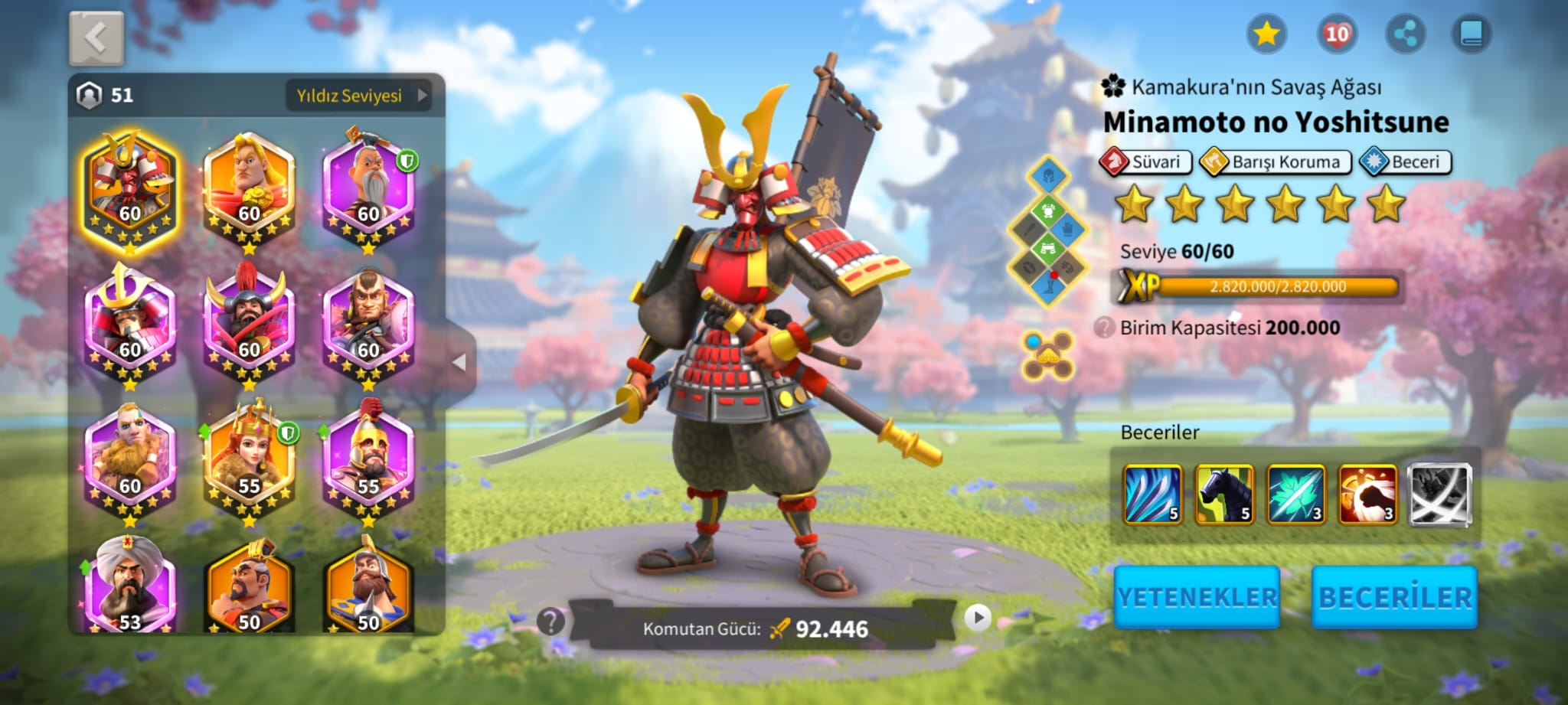This screenshot has height=705, width=1568.
Task: Open the blue book guide icon
Action: pos(1472,34)
